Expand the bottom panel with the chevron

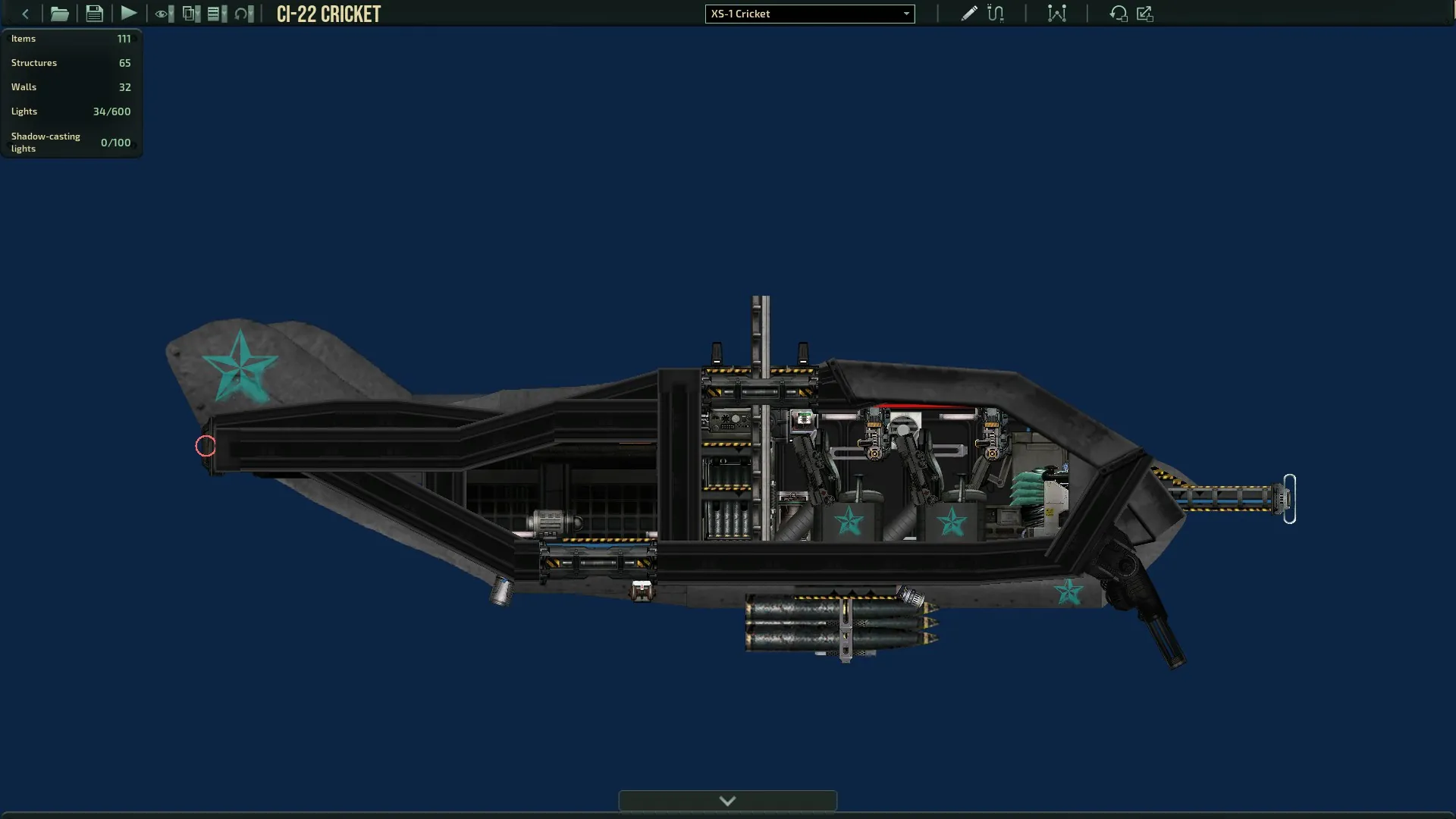727,801
